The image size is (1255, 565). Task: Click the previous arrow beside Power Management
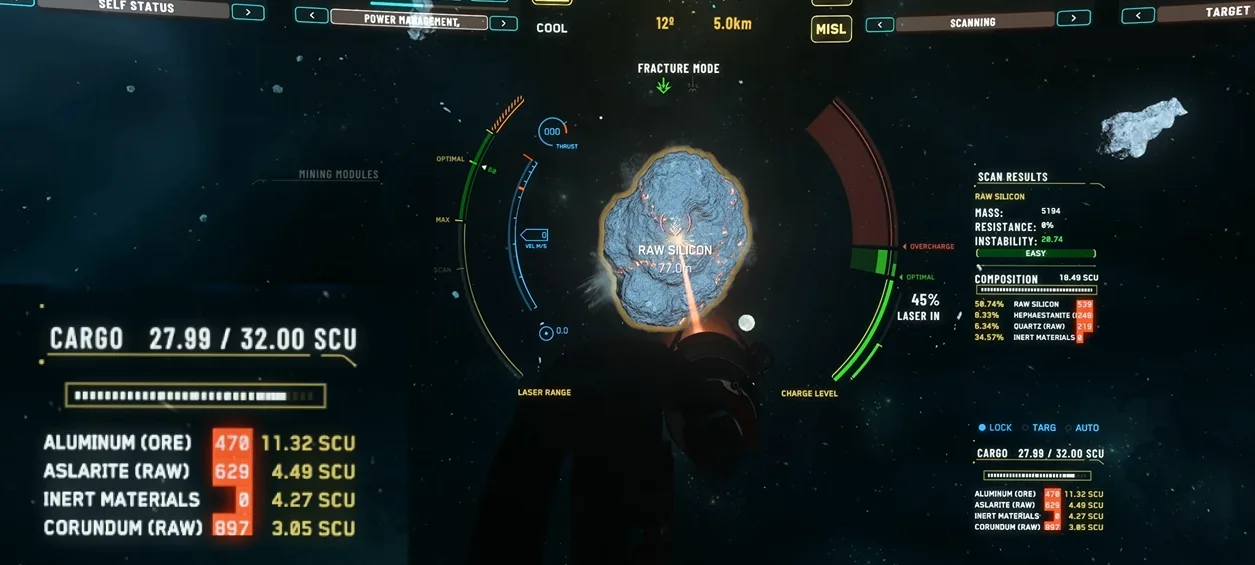coord(311,15)
